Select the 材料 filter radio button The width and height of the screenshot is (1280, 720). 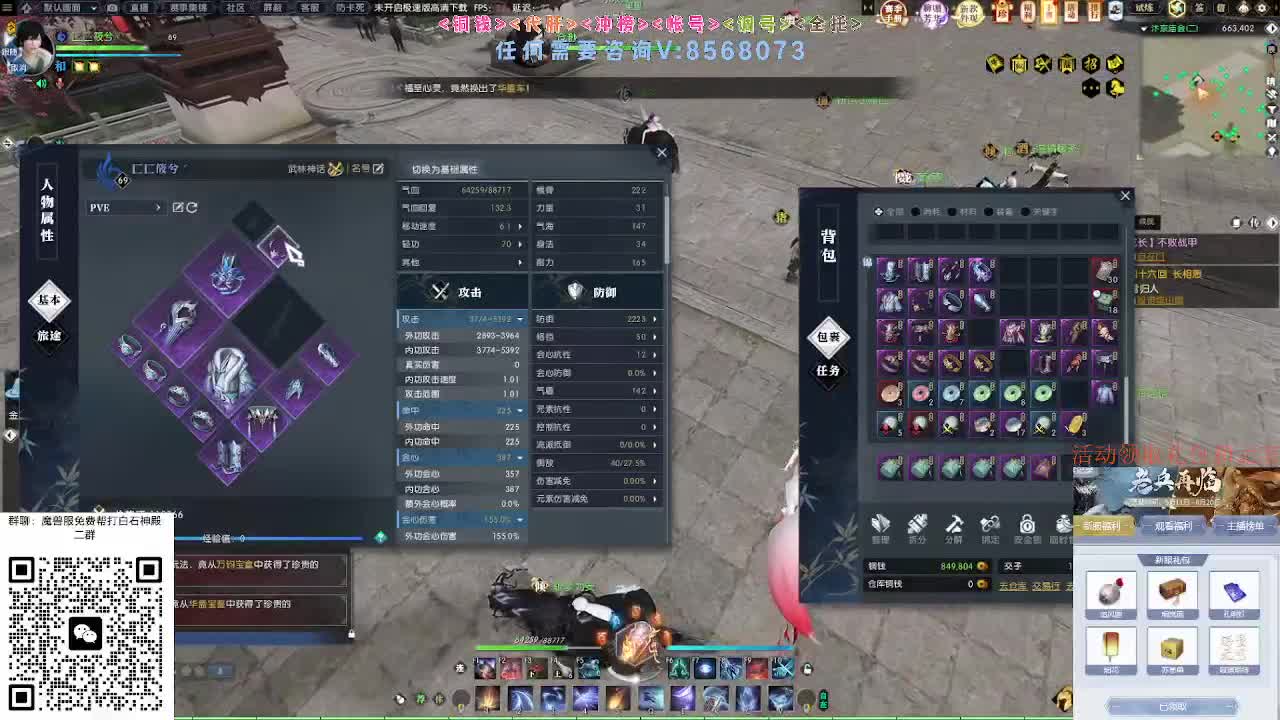click(953, 211)
